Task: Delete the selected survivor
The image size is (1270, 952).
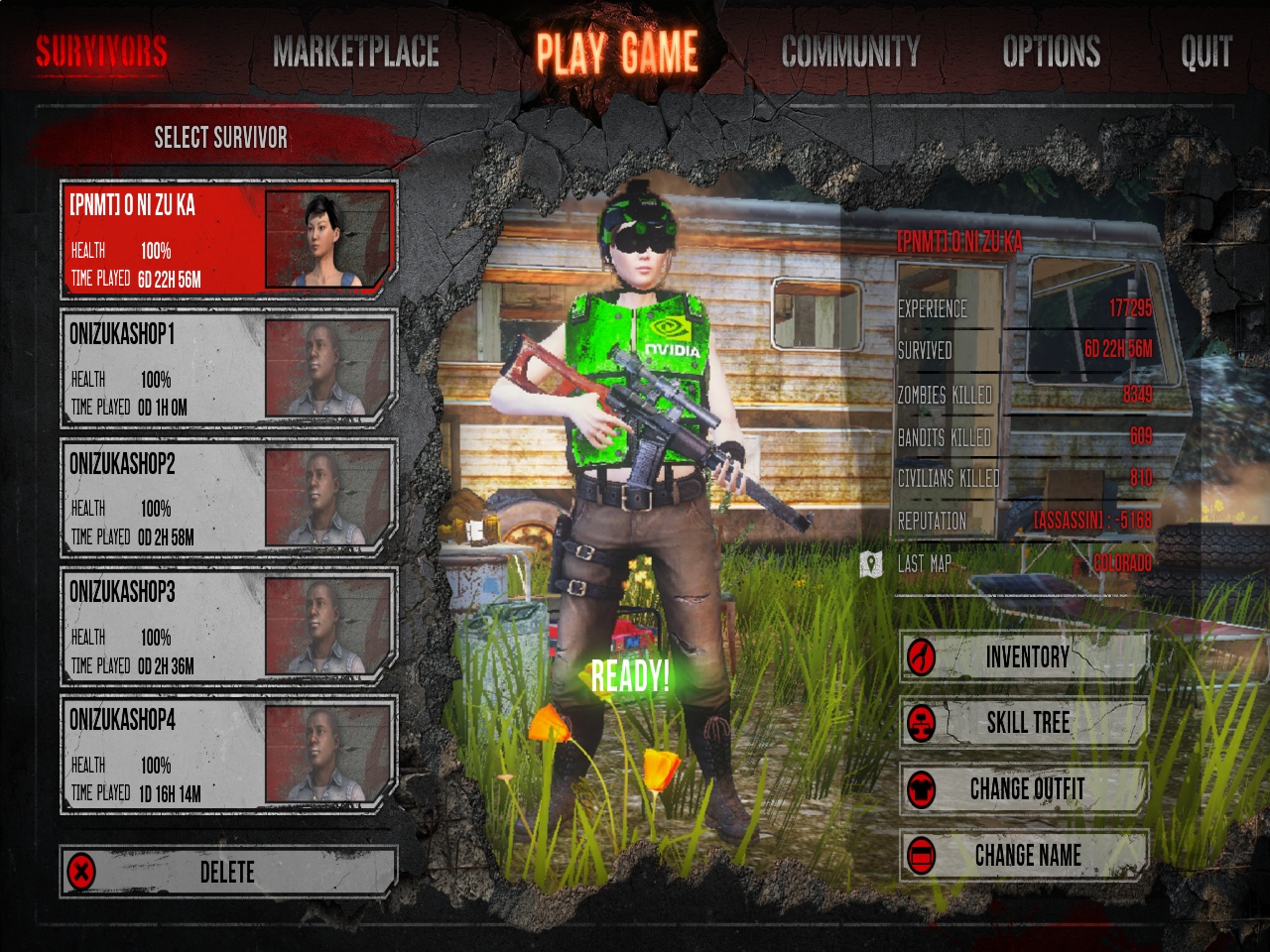Action: 228,872
